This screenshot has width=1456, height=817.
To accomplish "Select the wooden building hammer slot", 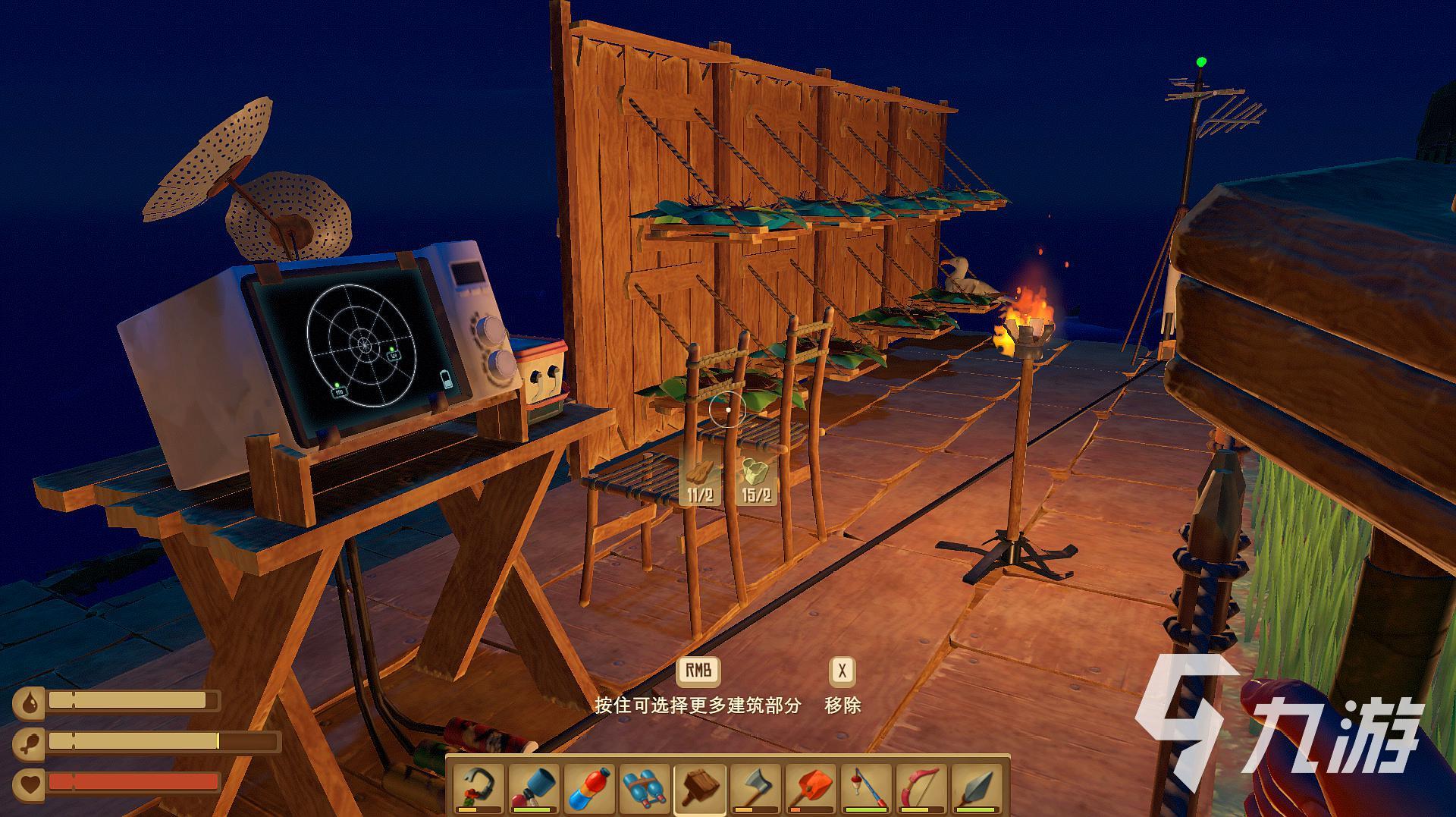I will coord(700,789).
